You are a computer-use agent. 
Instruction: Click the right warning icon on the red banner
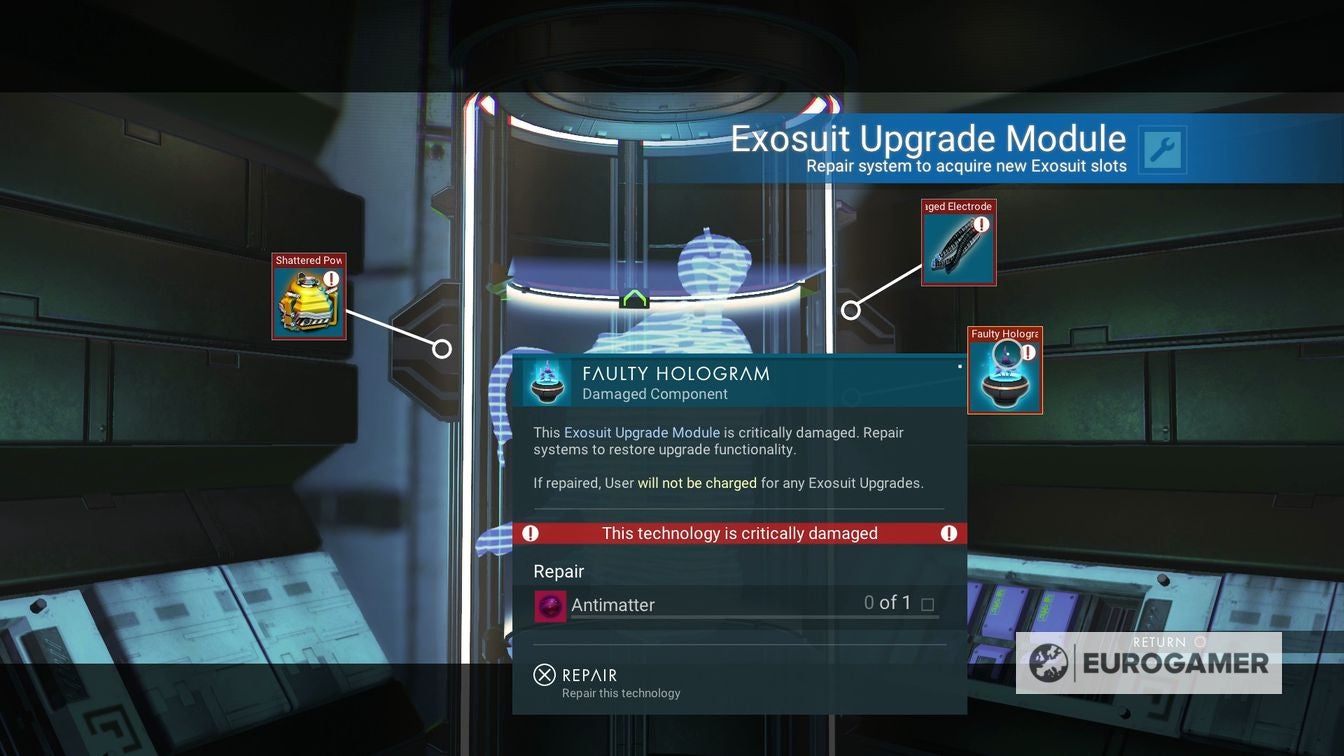[x=946, y=533]
